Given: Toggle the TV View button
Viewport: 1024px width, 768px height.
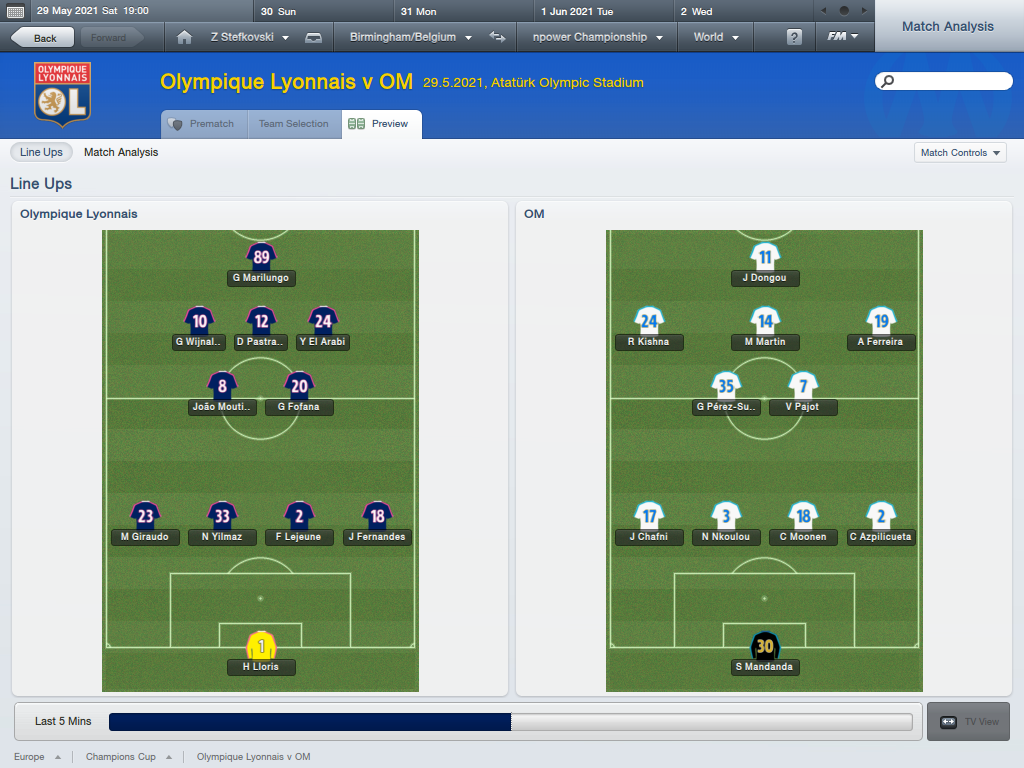Looking at the screenshot, I should [x=968, y=721].
